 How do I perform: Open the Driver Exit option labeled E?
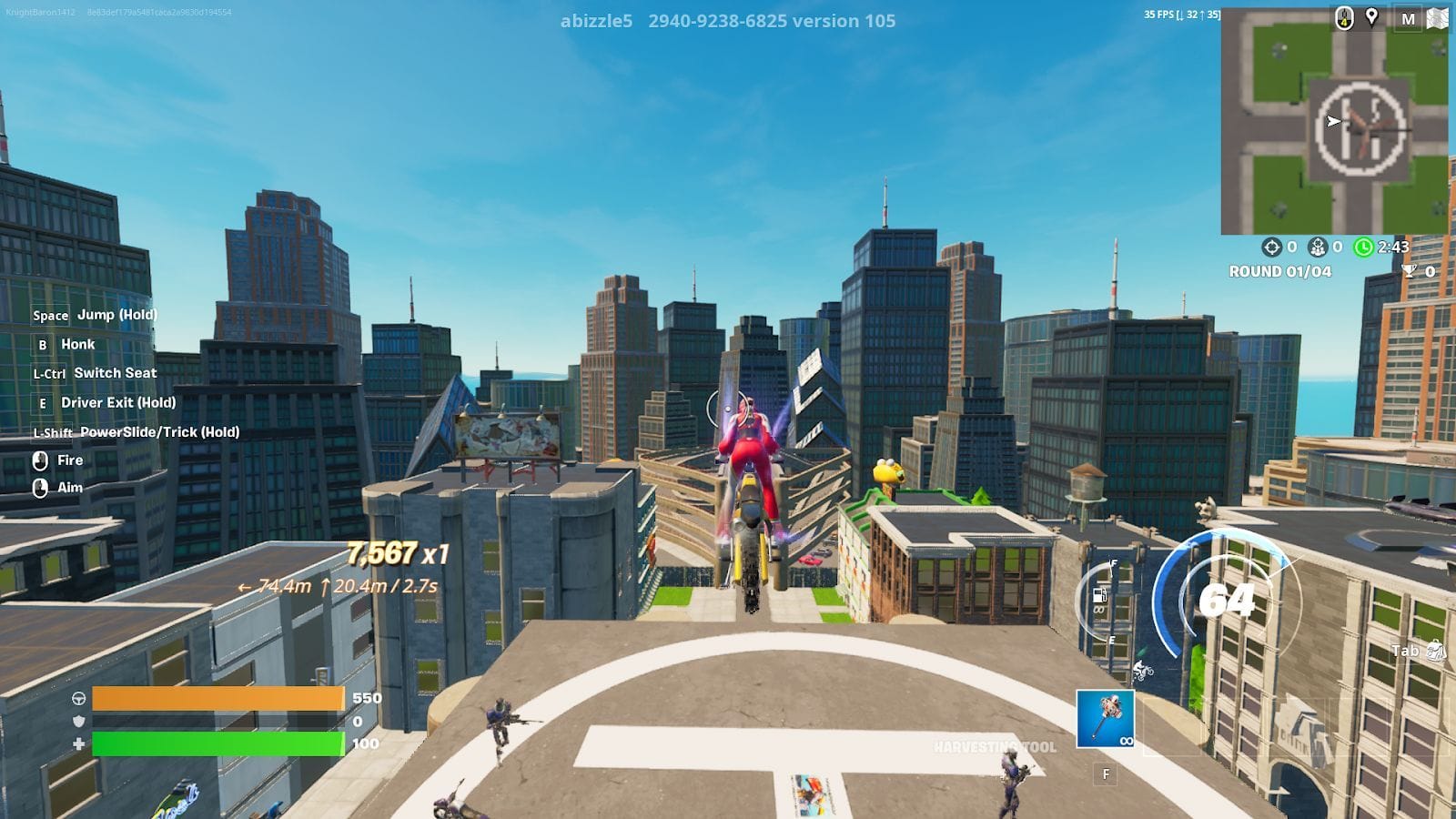point(41,402)
